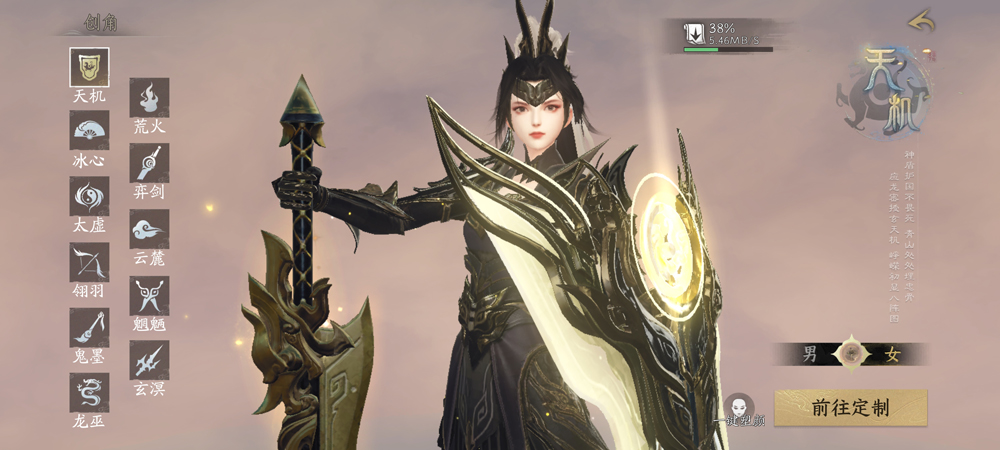Select the 翎羽 bow class
The width and height of the screenshot is (1000, 450).
pyautogui.click(x=89, y=262)
